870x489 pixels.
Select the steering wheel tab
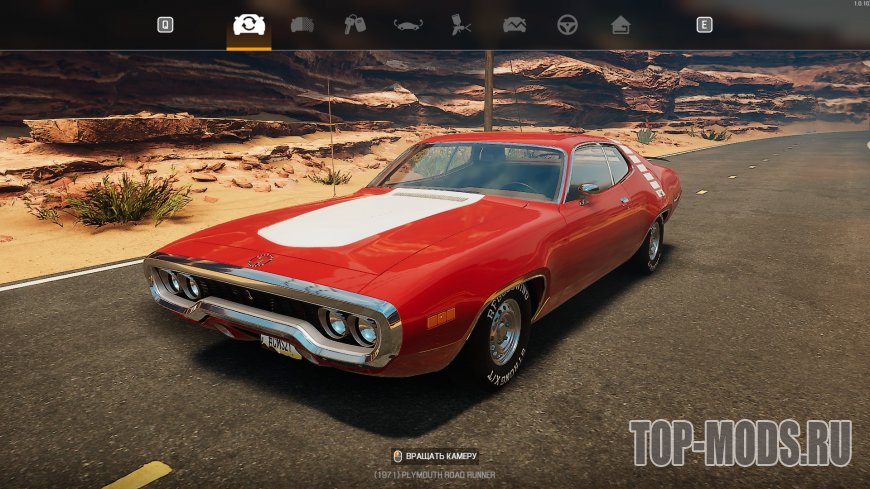(x=567, y=25)
